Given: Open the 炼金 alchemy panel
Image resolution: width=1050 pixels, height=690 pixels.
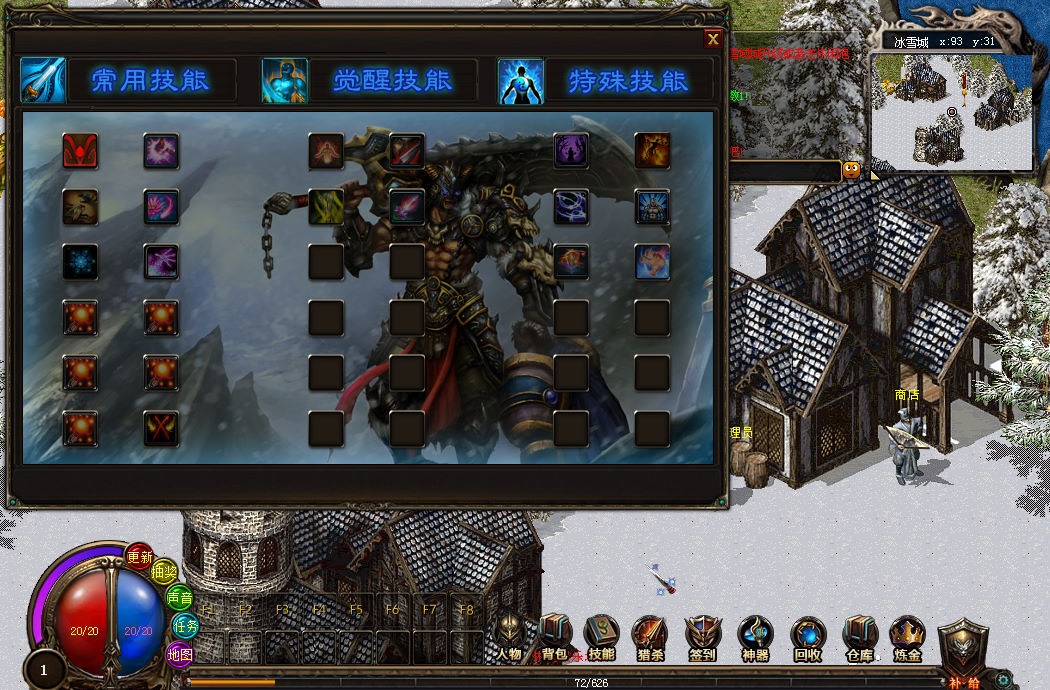Looking at the screenshot, I should click(x=907, y=637).
